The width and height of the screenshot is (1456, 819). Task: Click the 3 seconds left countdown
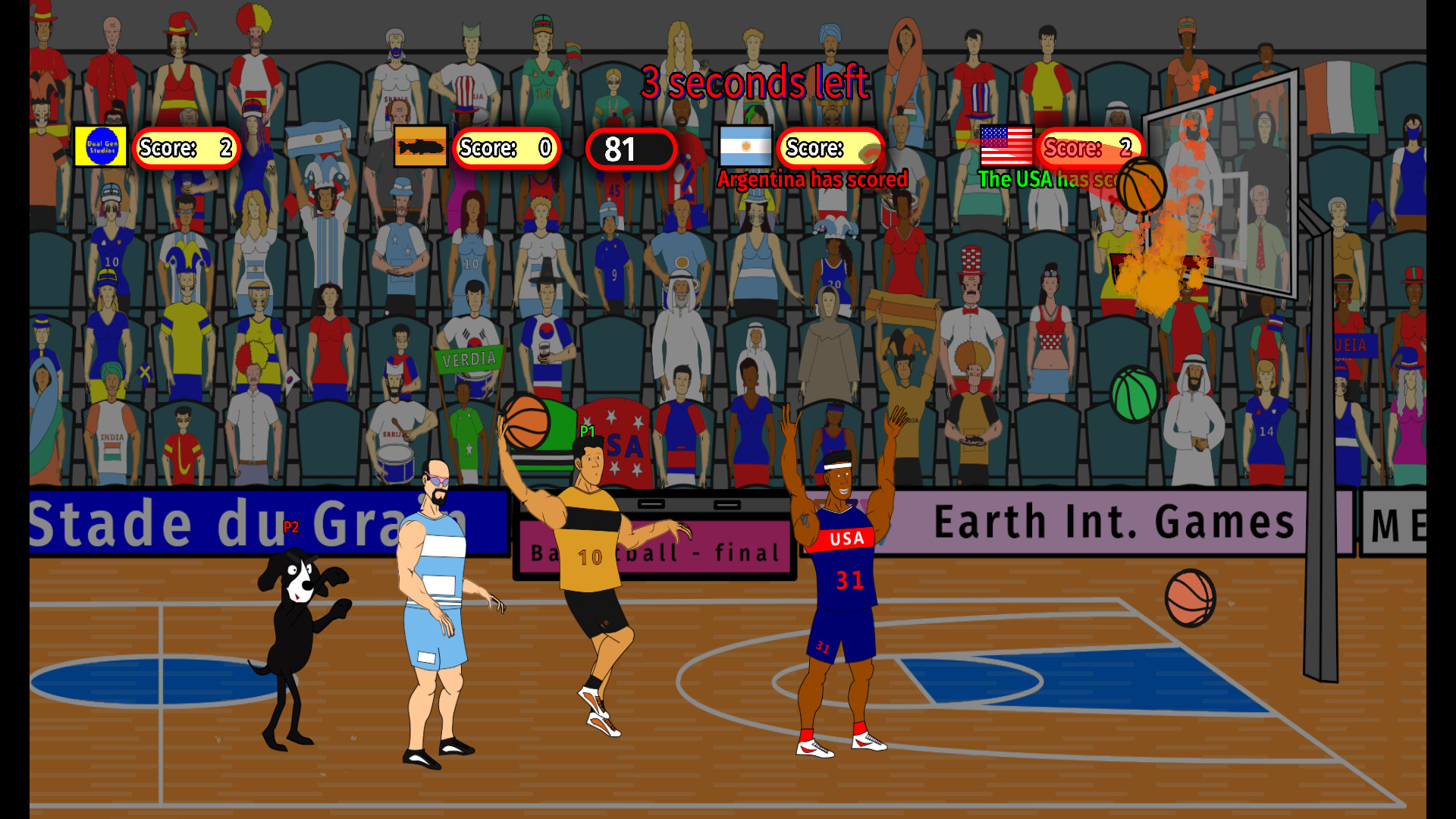tap(755, 83)
